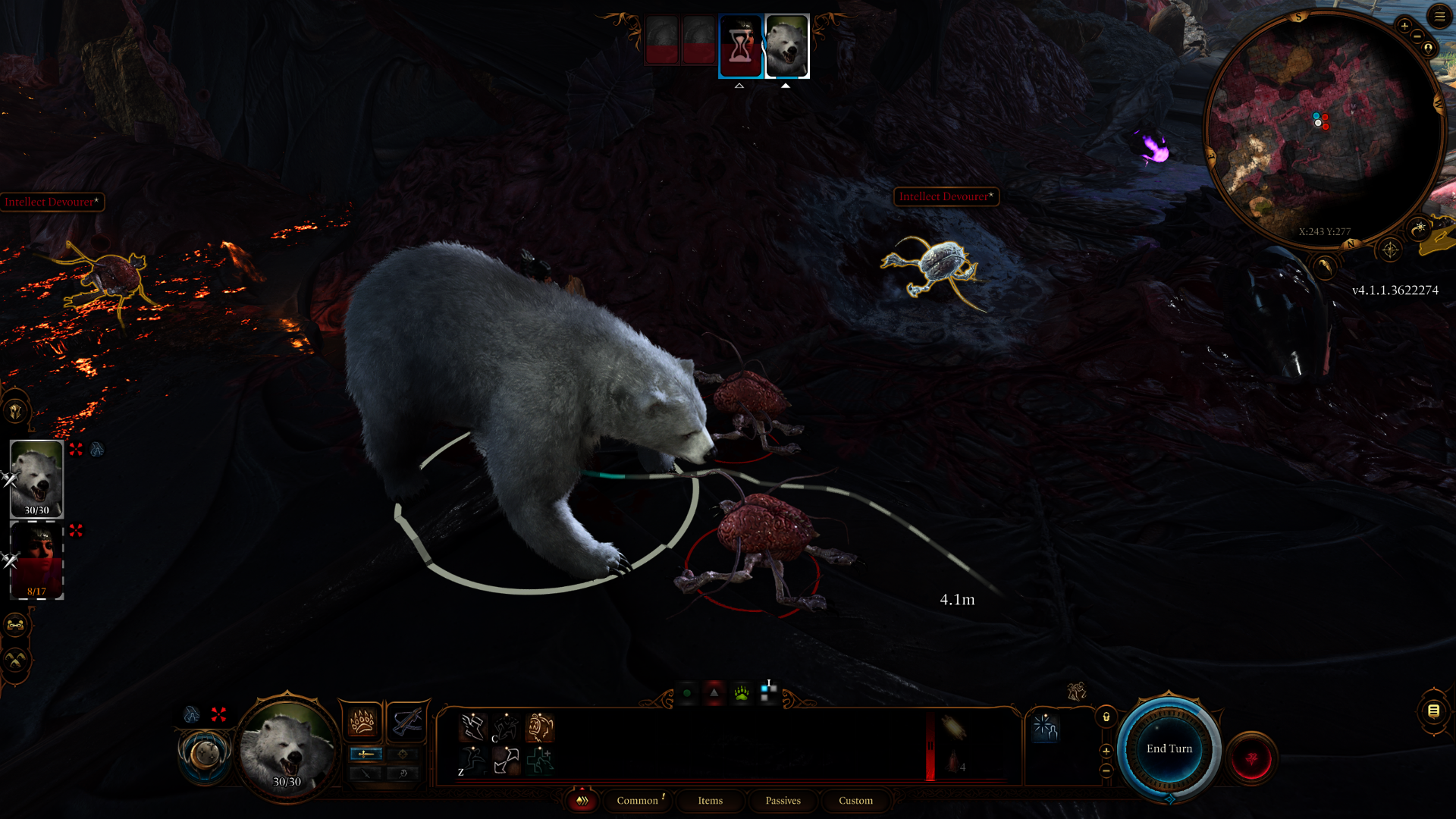Select the polar bear party portrait
The width and height of the screenshot is (1456, 819).
[x=36, y=478]
